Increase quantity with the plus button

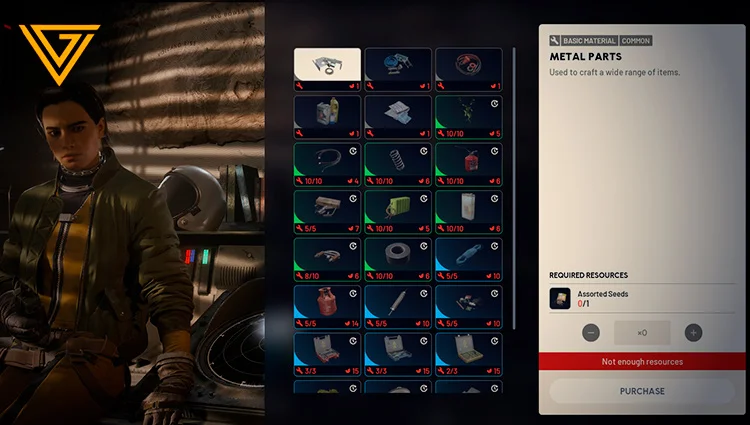(693, 333)
